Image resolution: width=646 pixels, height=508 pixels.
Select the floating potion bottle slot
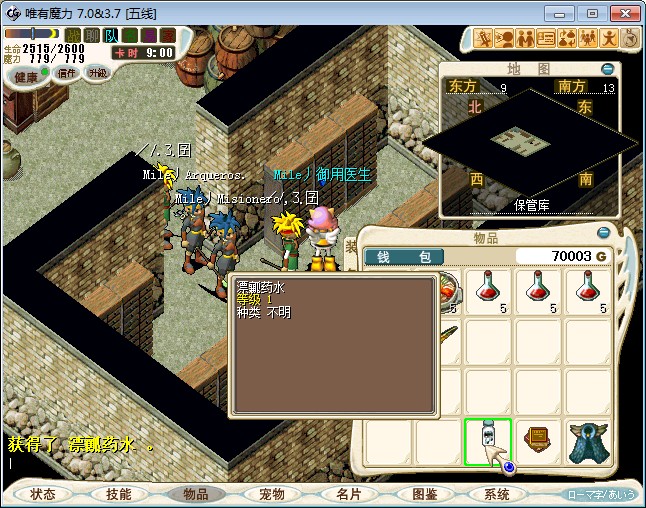(x=487, y=441)
